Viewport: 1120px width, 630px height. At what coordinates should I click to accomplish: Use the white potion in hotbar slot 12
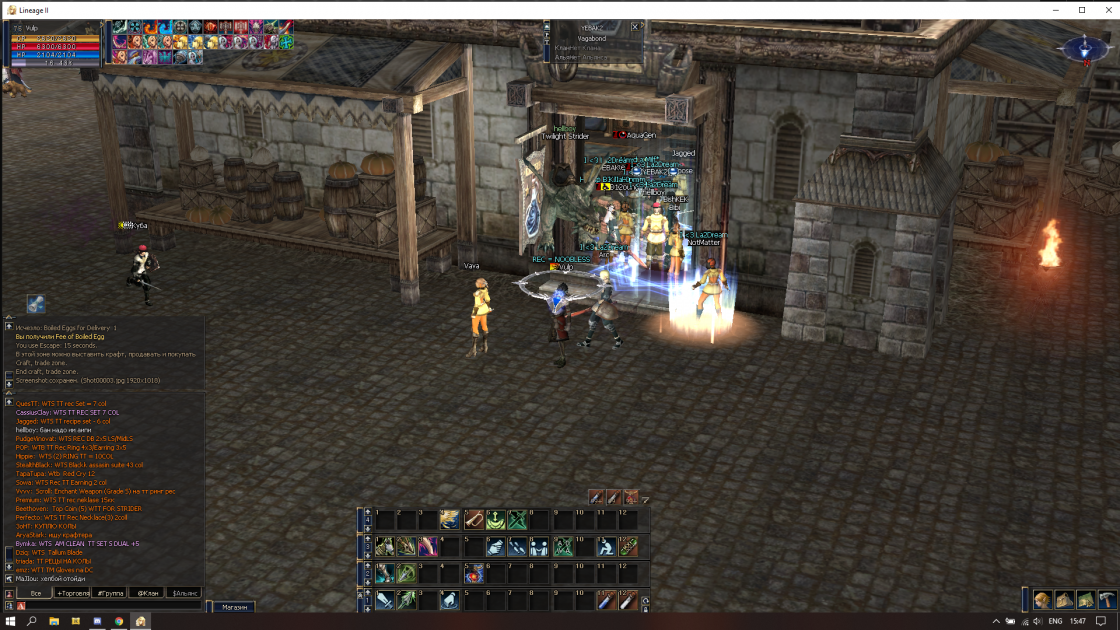tap(627, 600)
